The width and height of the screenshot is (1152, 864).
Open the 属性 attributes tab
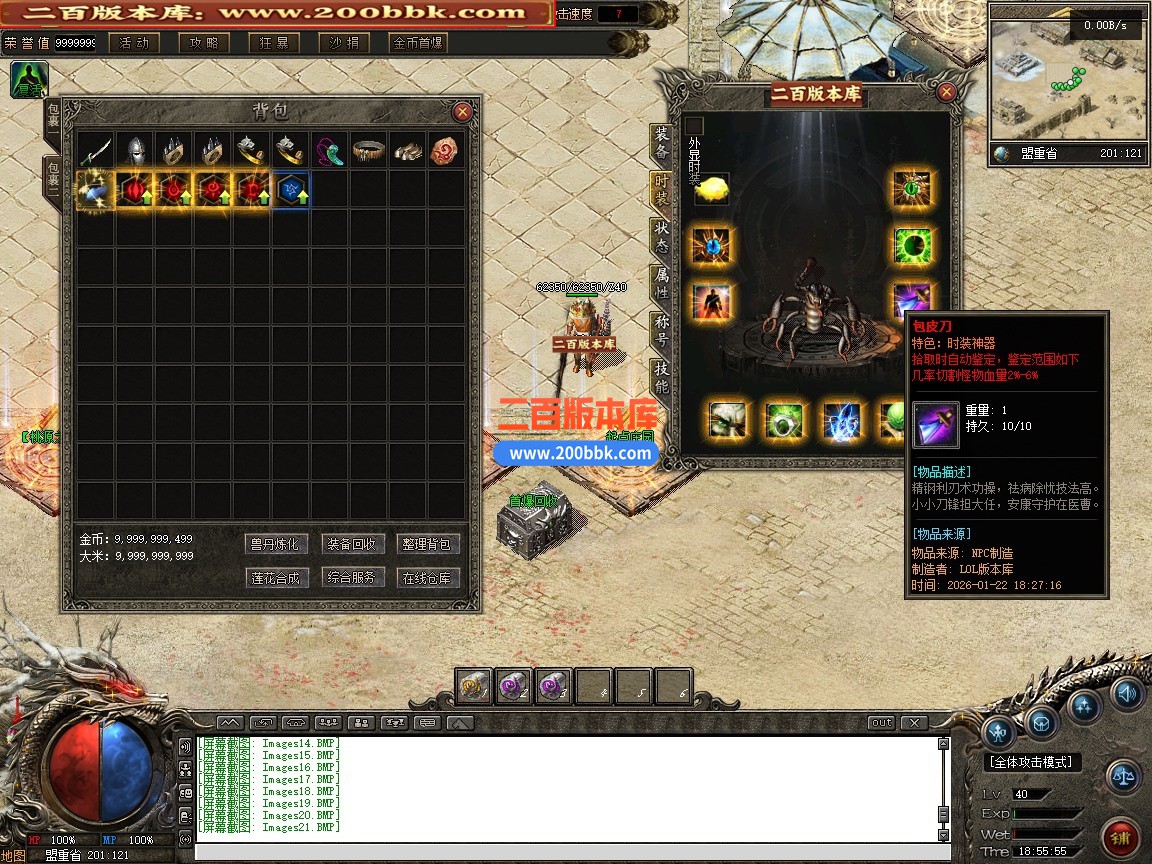click(x=662, y=283)
